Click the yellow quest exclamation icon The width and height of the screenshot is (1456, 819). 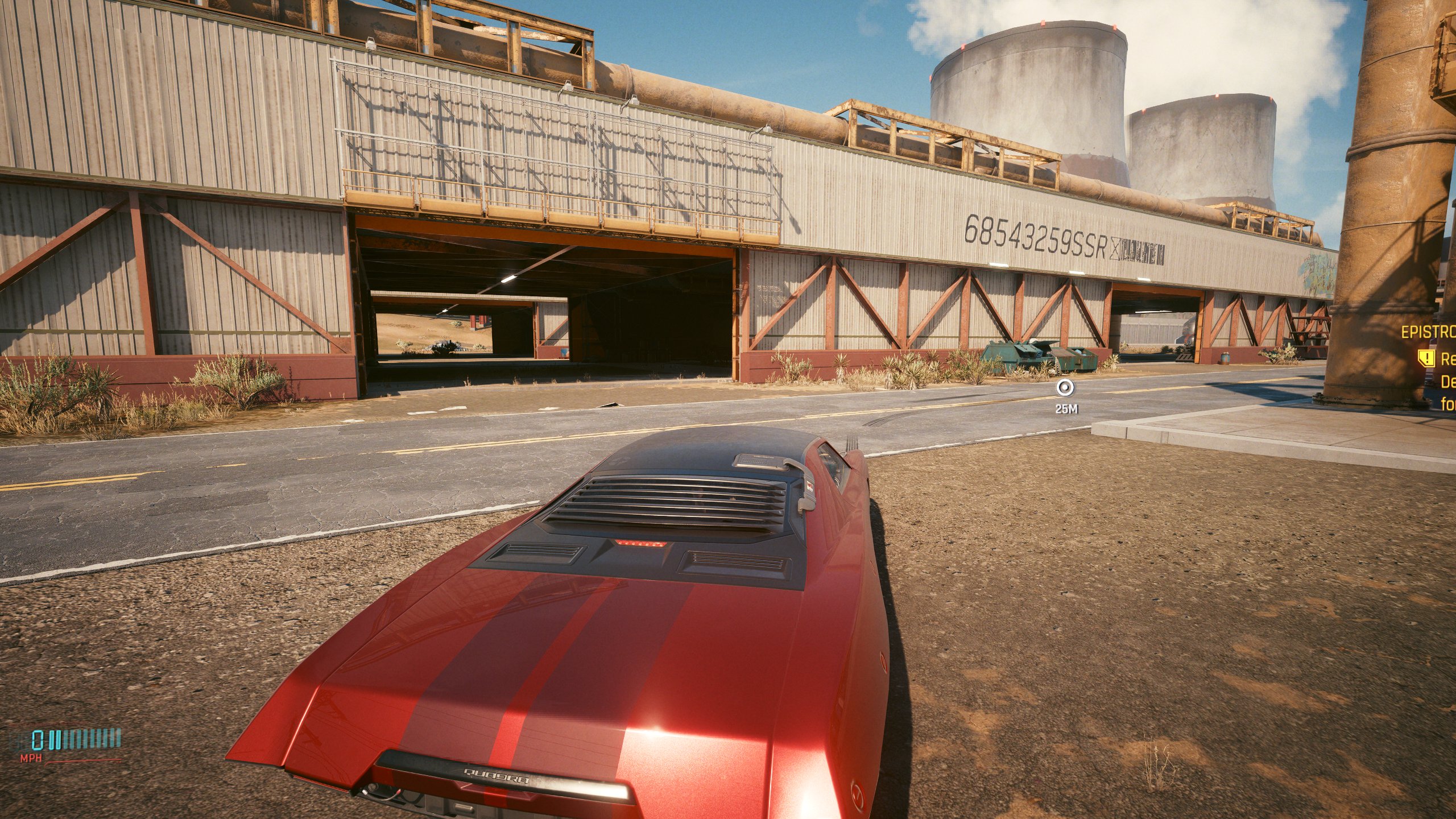(1427, 359)
